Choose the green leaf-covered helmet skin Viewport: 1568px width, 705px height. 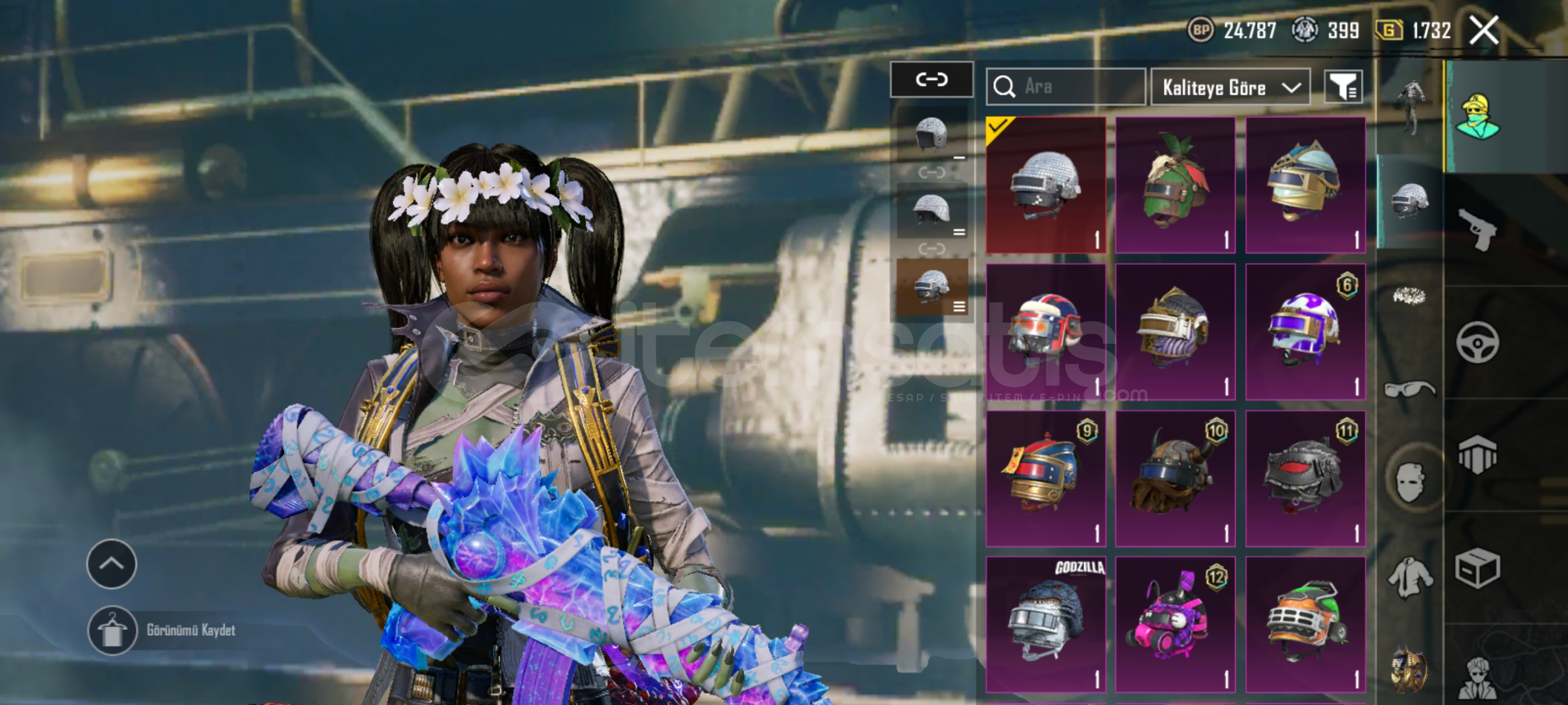click(x=1175, y=185)
